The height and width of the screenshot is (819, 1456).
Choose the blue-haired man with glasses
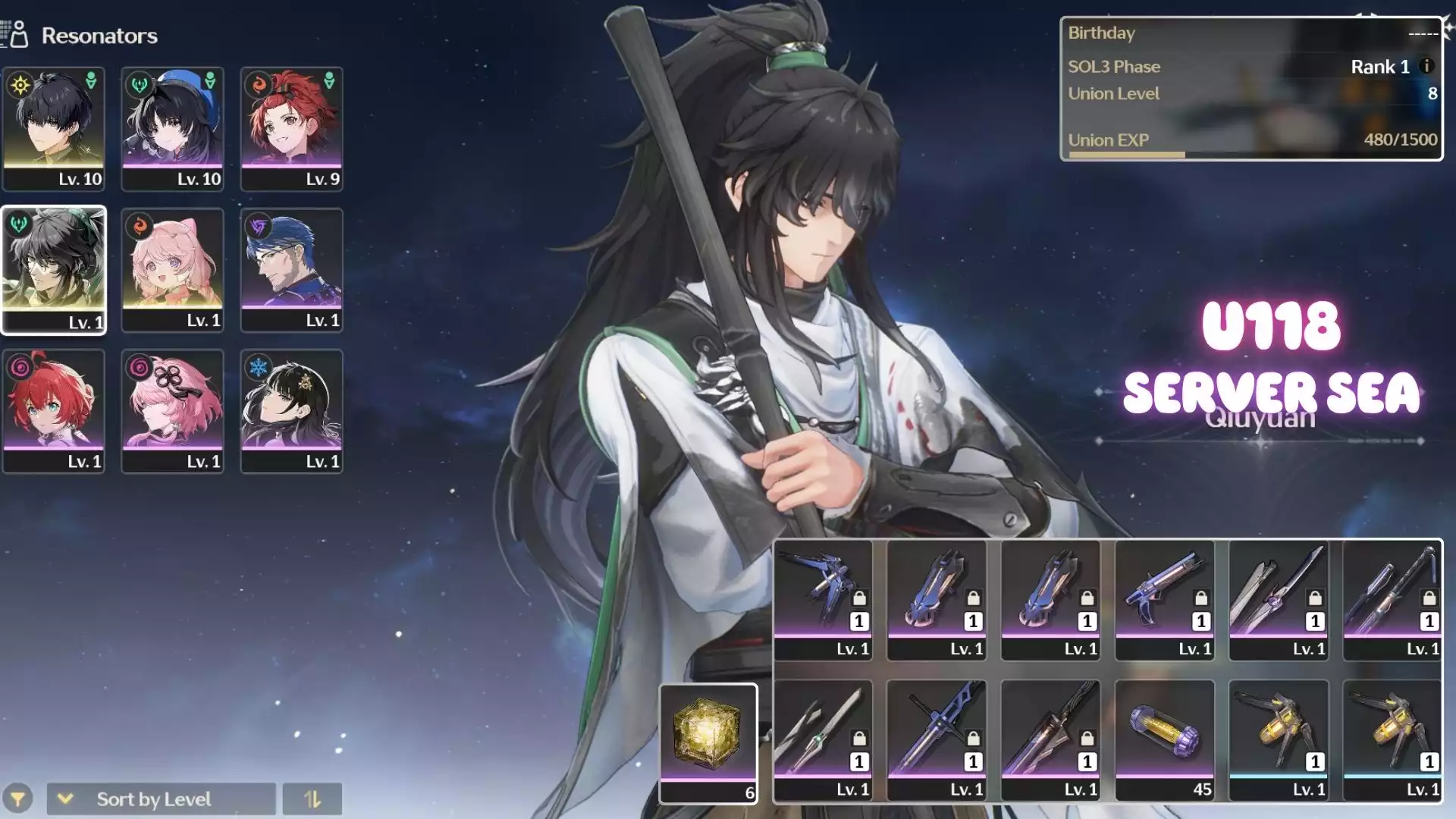291,270
